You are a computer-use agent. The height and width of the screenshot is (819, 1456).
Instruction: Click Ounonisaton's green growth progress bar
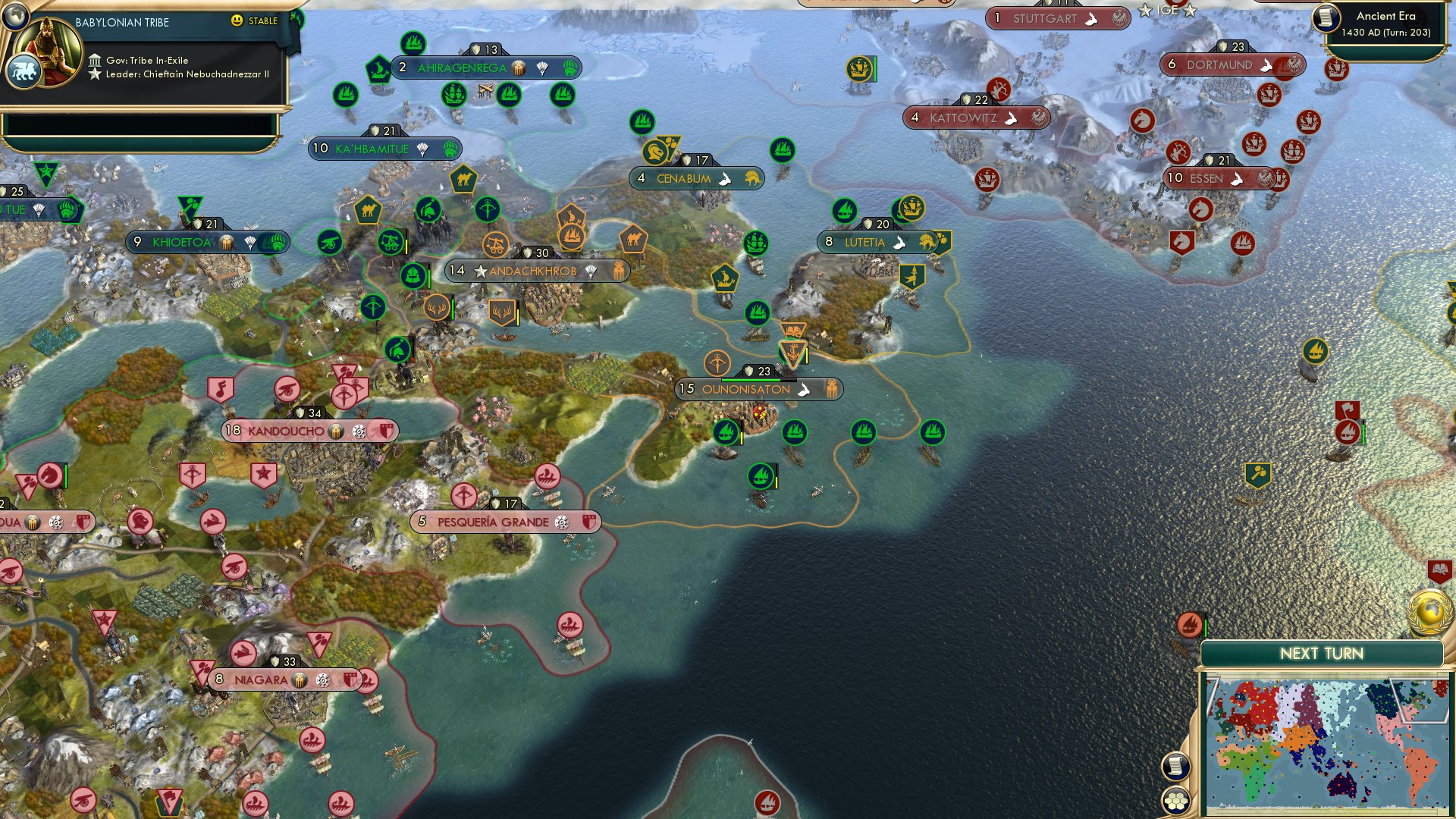758,380
